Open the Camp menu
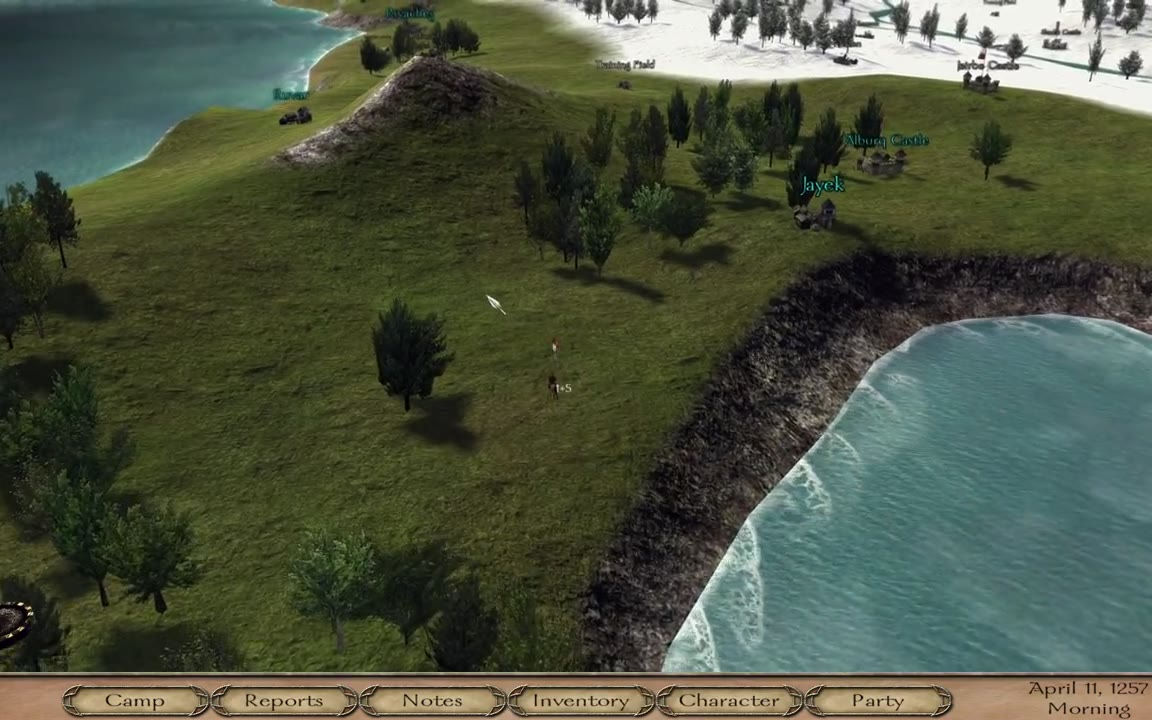Screen dimensions: 1152x720 135,701
